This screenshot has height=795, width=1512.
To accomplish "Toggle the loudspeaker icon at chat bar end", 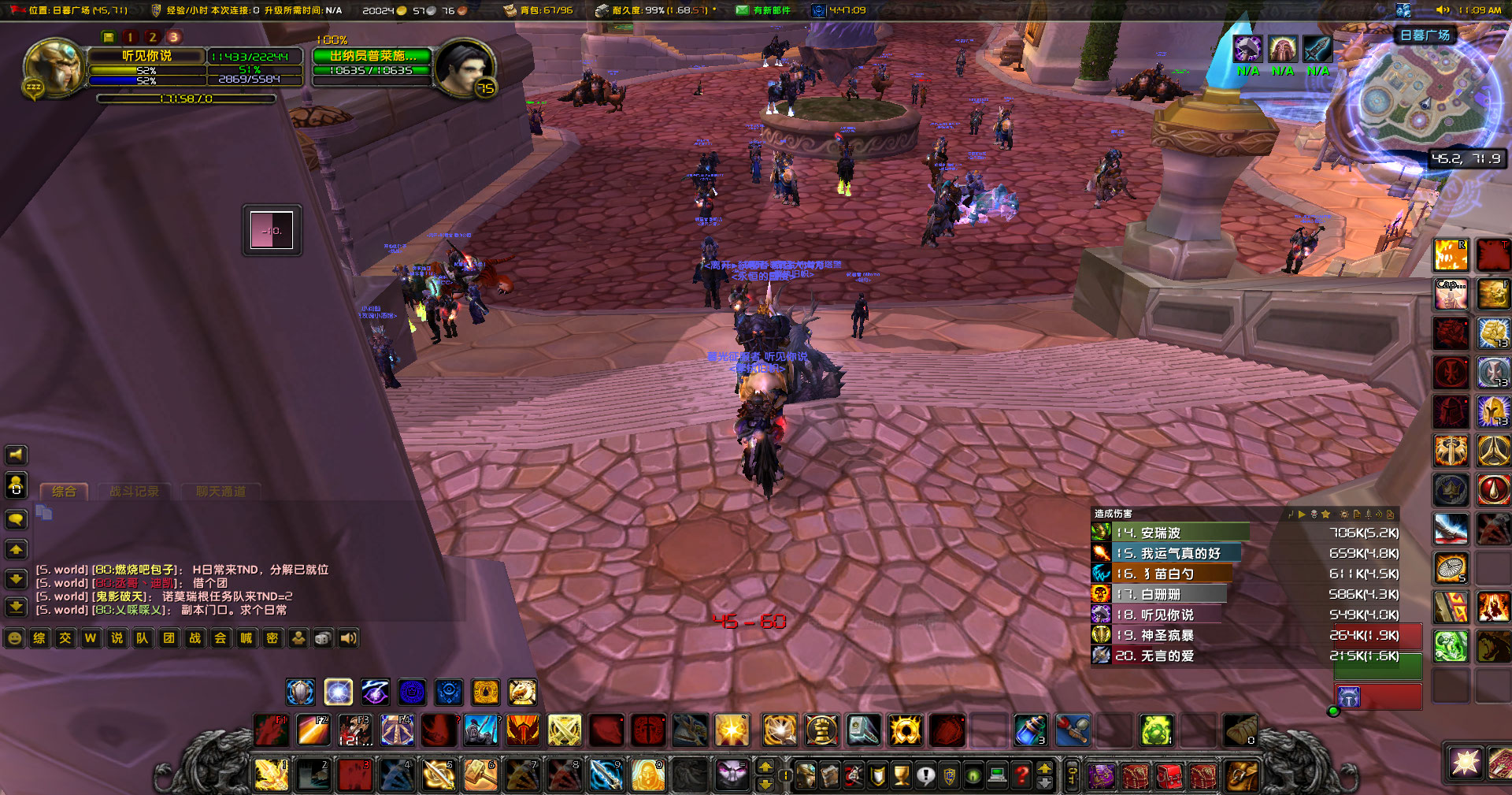I will coord(347,638).
